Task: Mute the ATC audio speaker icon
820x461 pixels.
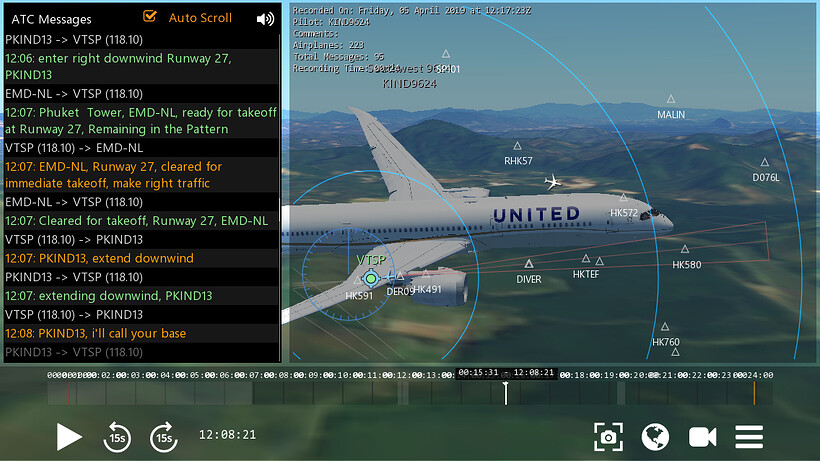Action: tap(265, 18)
